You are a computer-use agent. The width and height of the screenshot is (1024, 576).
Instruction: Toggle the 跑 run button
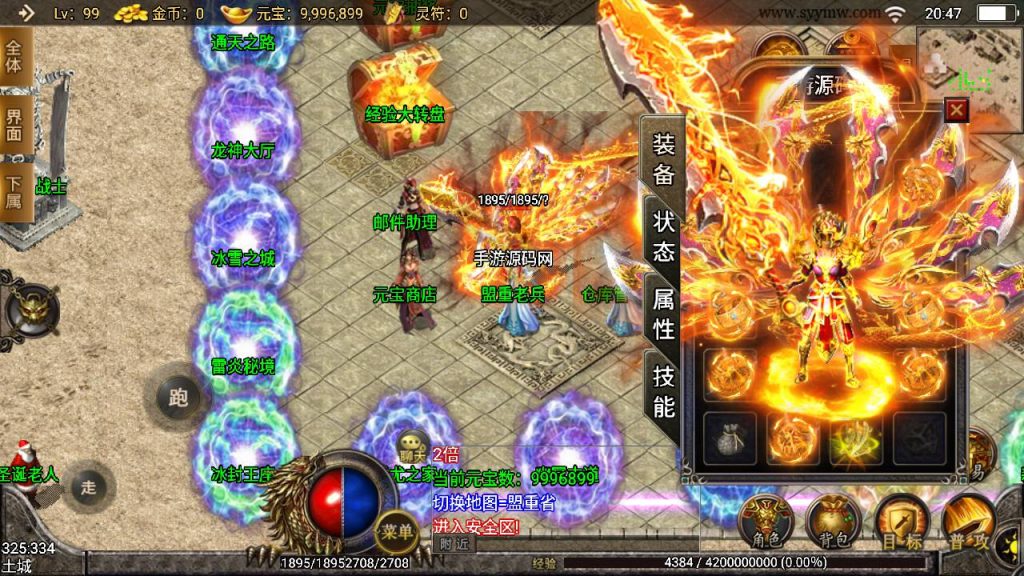tap(179, 398)
